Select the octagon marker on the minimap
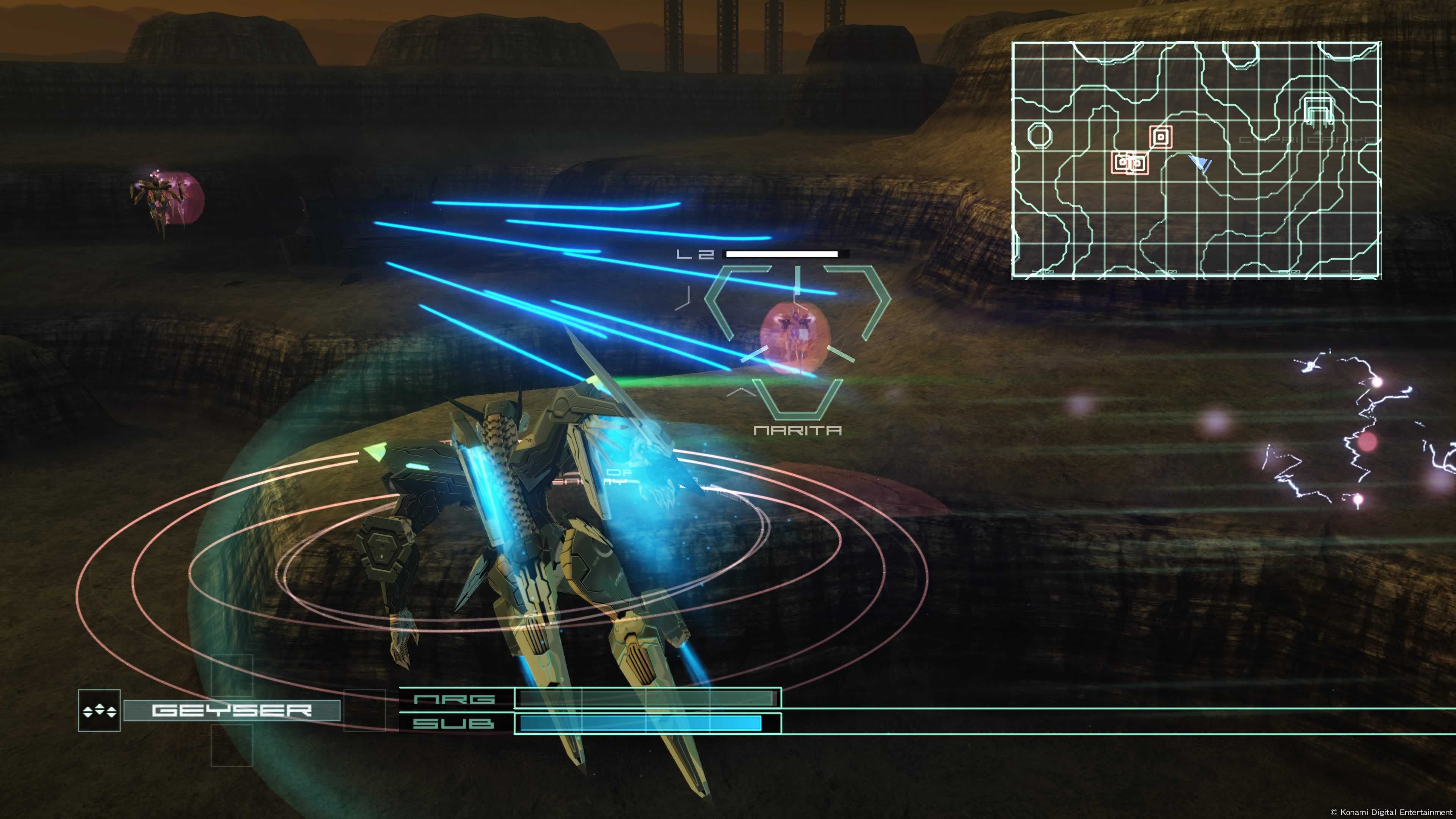The height and width of the screenshot is (819, 1456). point(1039,135)
